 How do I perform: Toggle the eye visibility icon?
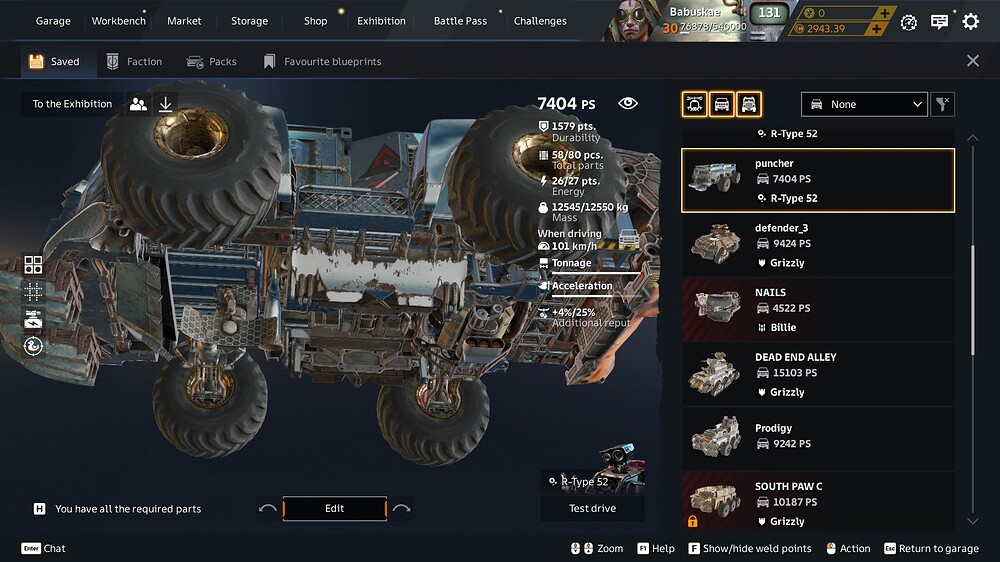(x=628, y=103)
